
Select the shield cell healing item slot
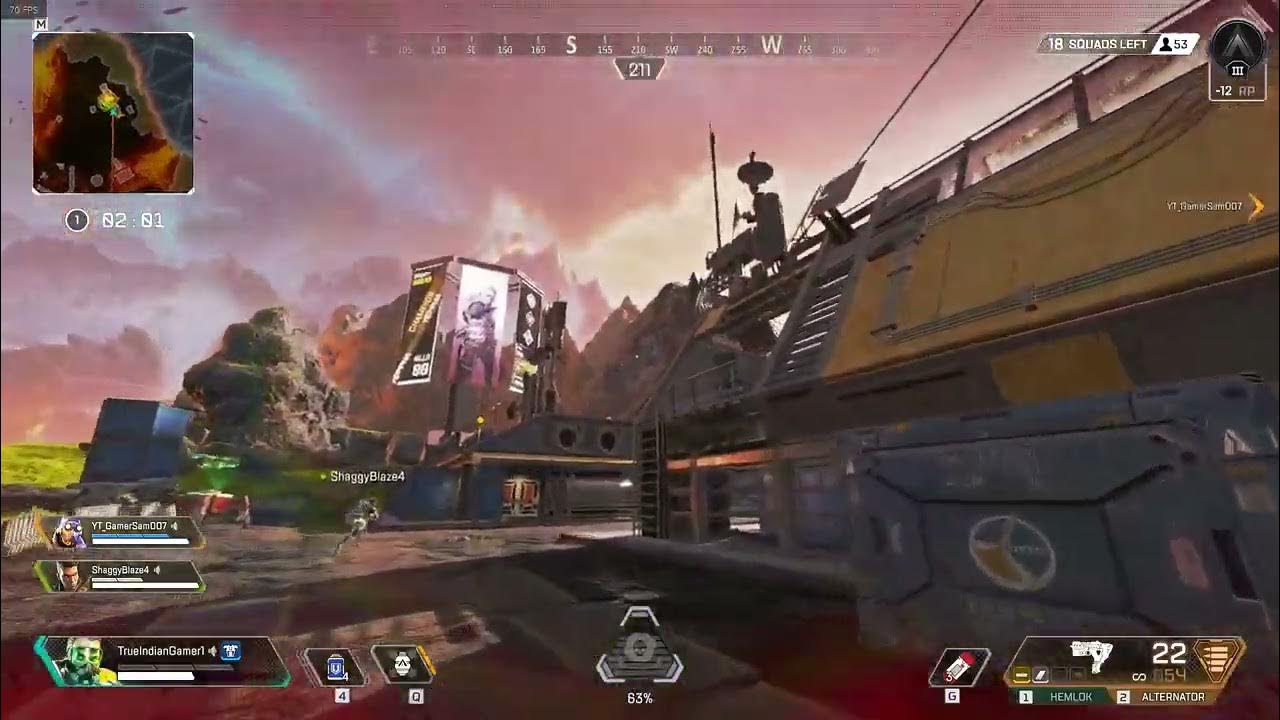tap(337, 666)
